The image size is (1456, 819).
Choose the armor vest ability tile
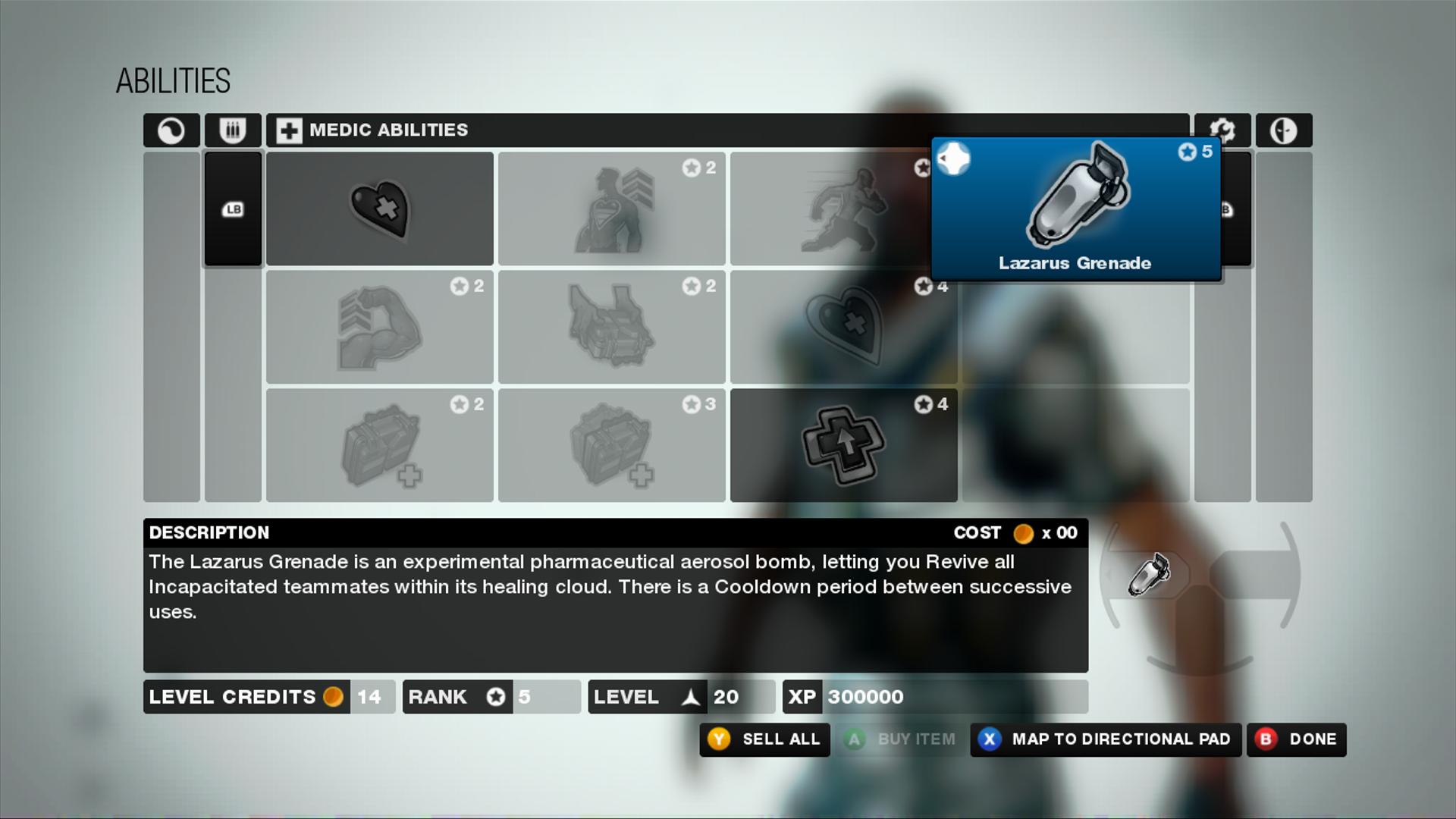pyautogui.click(x=611, y=327)
